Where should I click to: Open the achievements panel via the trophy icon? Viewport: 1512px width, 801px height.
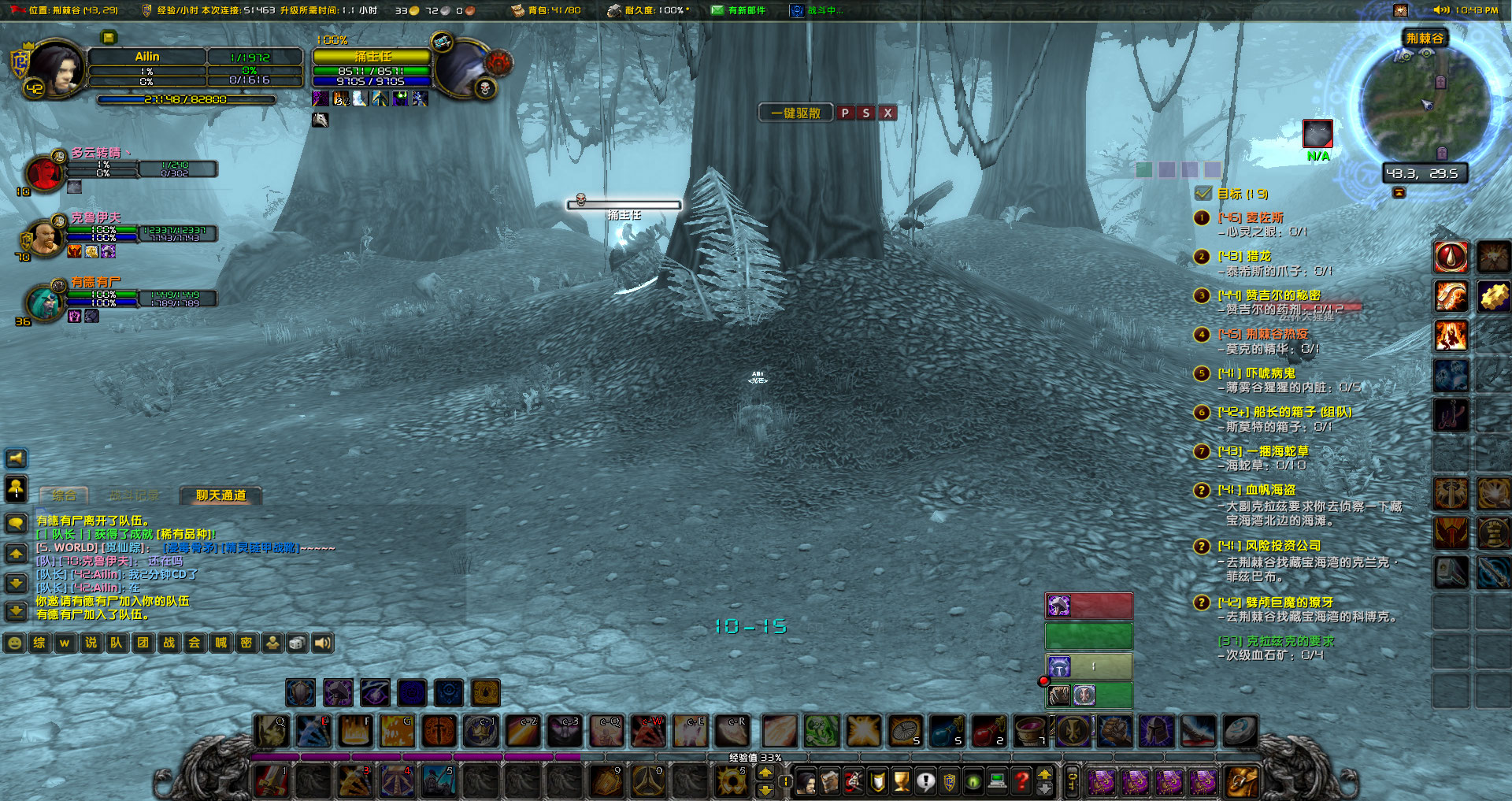point(901,780)
